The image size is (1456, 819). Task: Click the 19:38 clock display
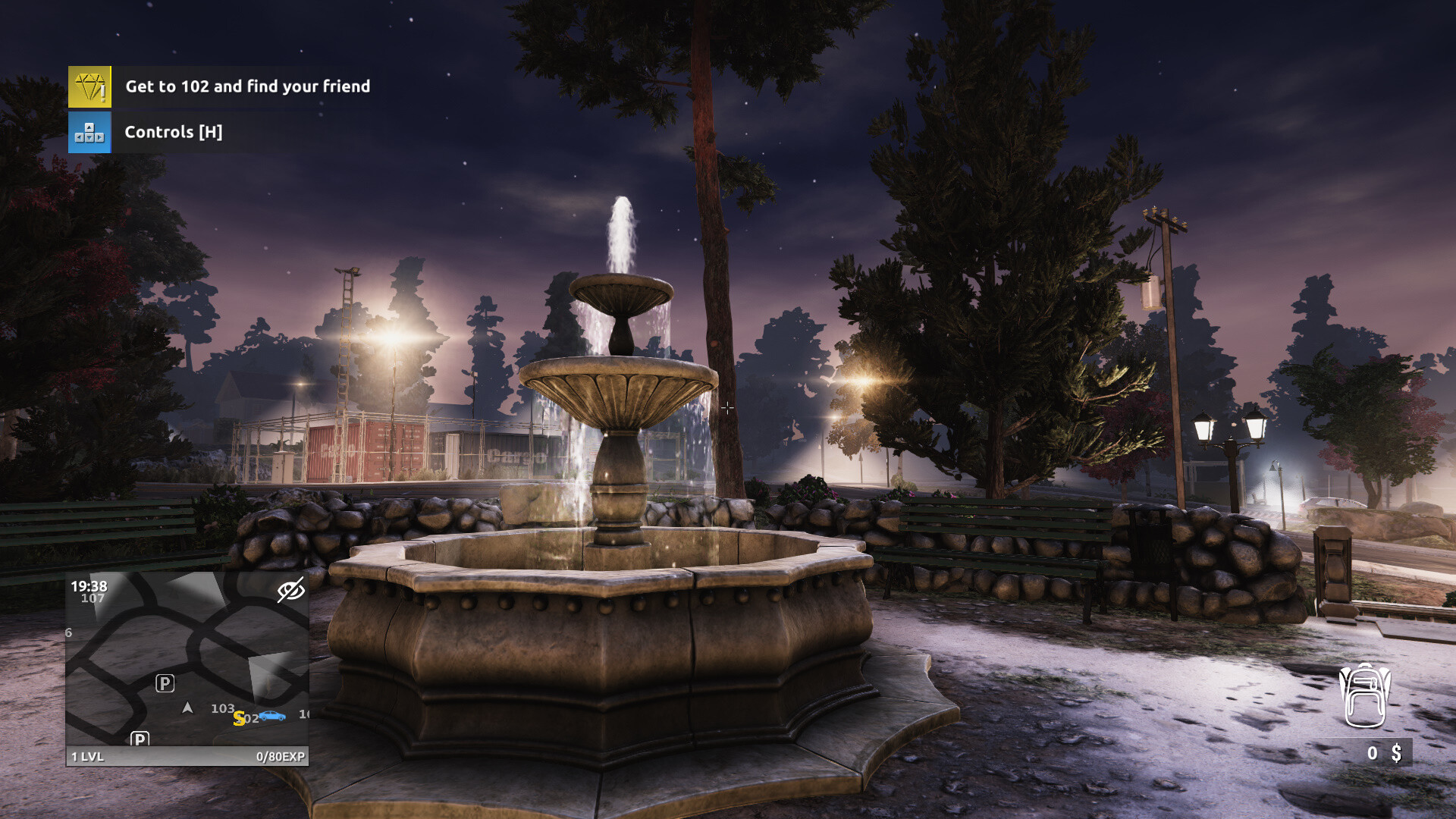point(89,585)
